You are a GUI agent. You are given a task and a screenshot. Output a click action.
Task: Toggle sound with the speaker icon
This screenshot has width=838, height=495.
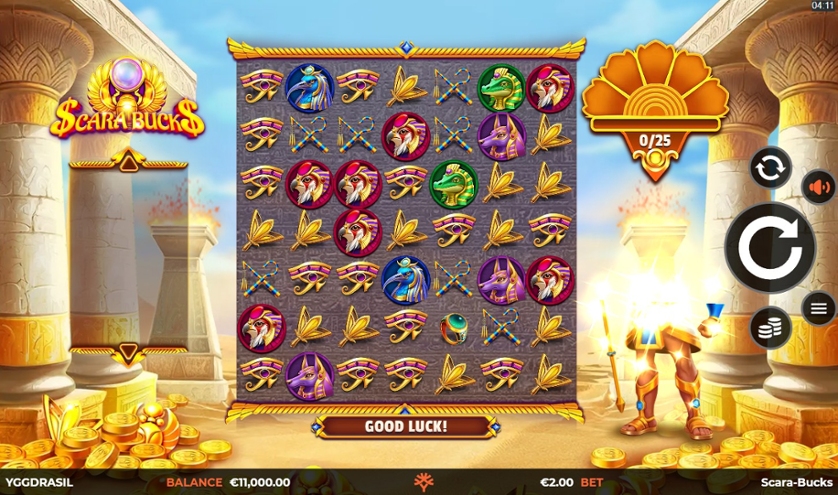click(818, 187)
